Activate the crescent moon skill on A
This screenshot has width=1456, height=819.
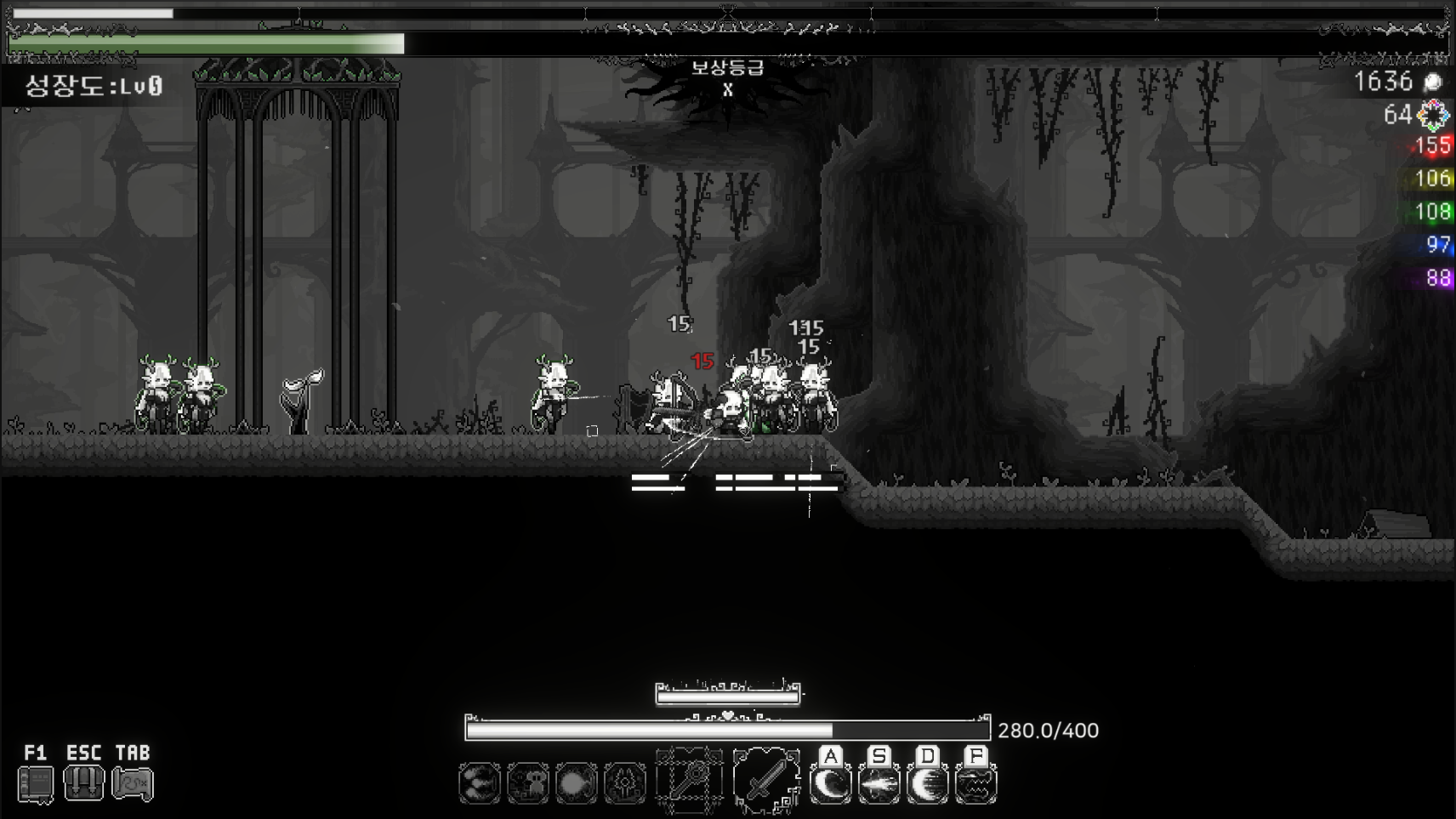click(x=831, y=783)
